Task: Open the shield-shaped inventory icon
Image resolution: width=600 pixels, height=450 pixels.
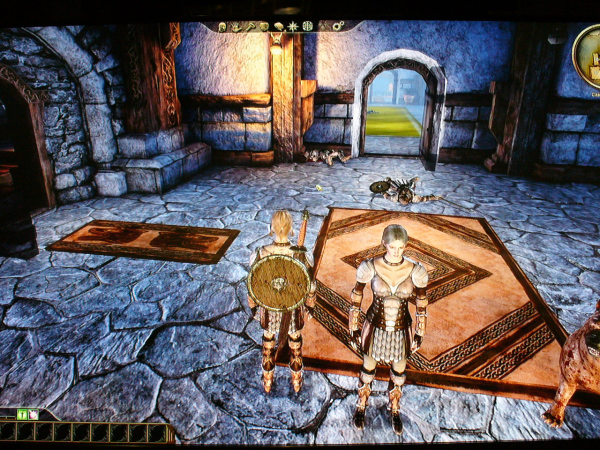Action: (x=264, y=26)
